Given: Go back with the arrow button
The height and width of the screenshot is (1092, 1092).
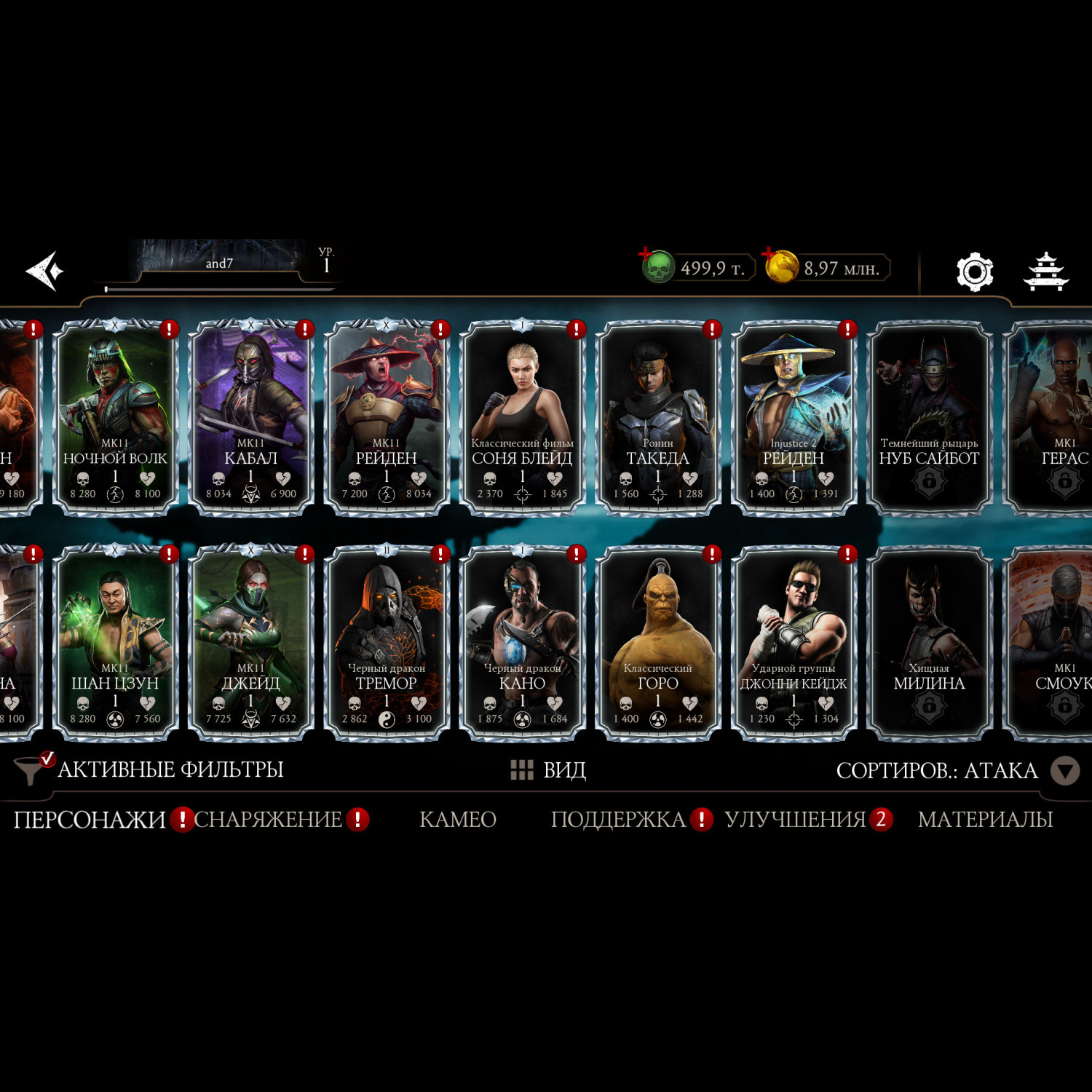Looking at the screenshot, I should click(45, 272).
